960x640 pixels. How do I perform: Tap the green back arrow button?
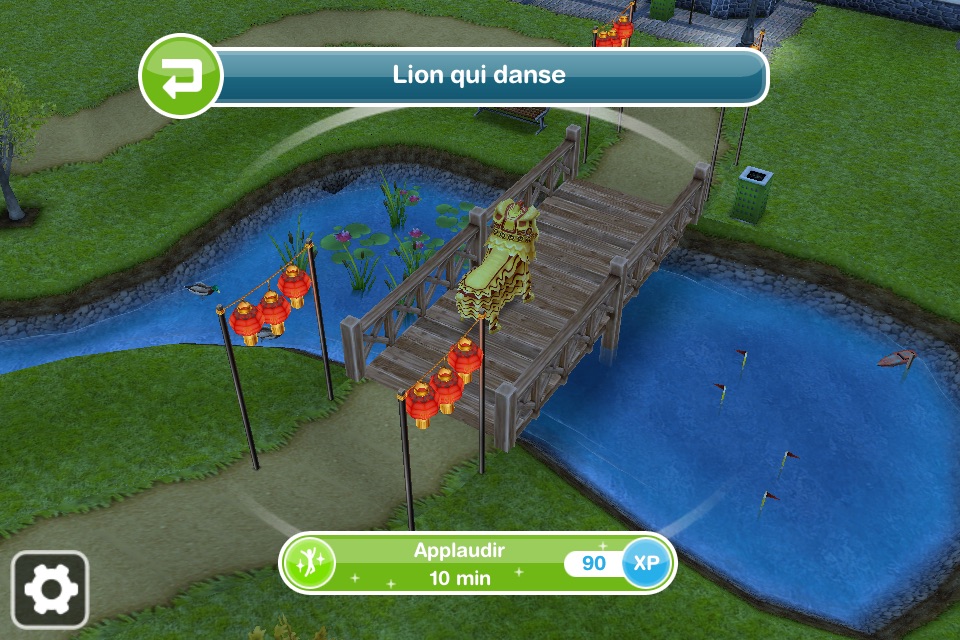180,77
